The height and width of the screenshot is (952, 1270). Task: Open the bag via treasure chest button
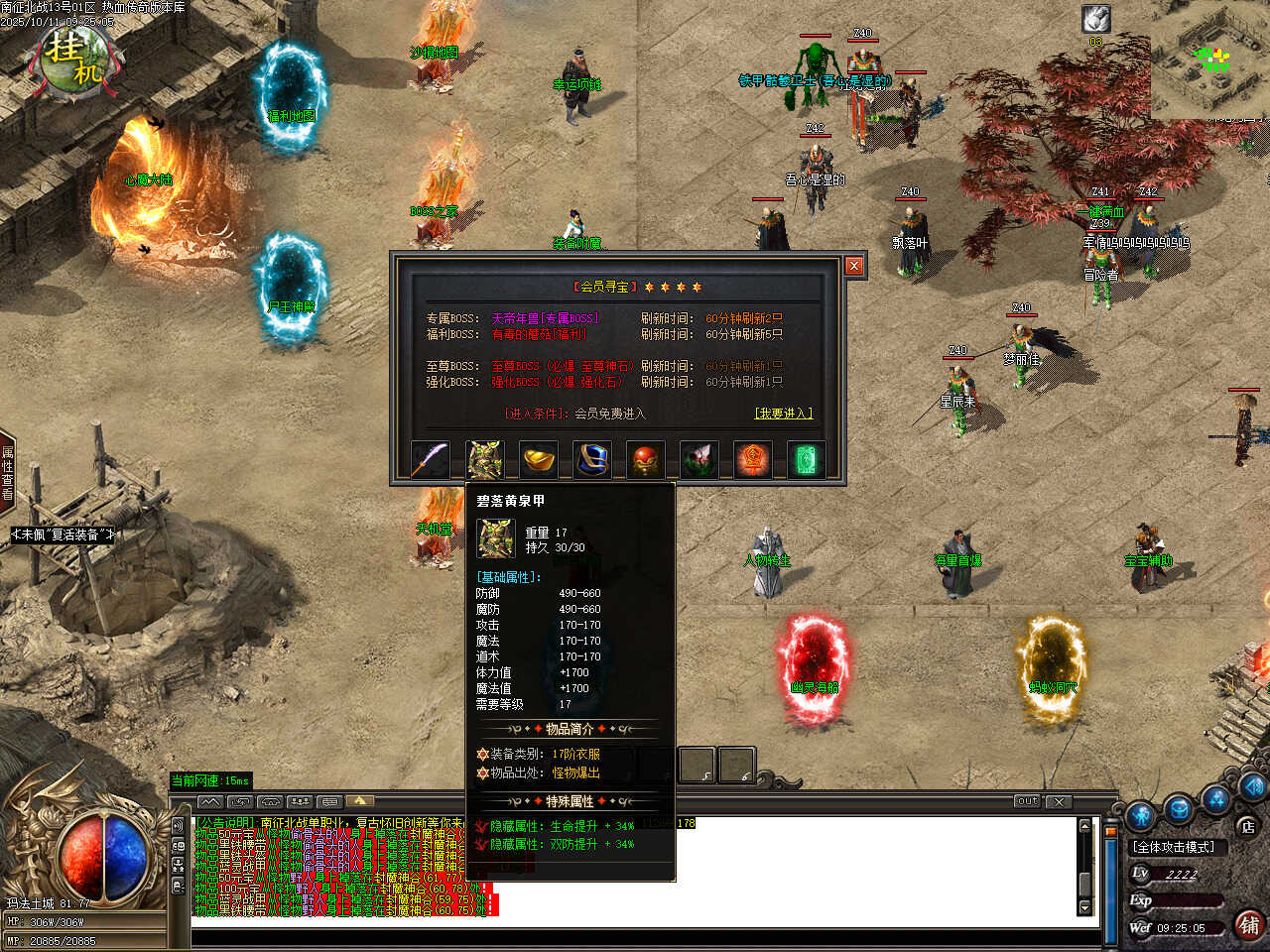point(1179,808)
